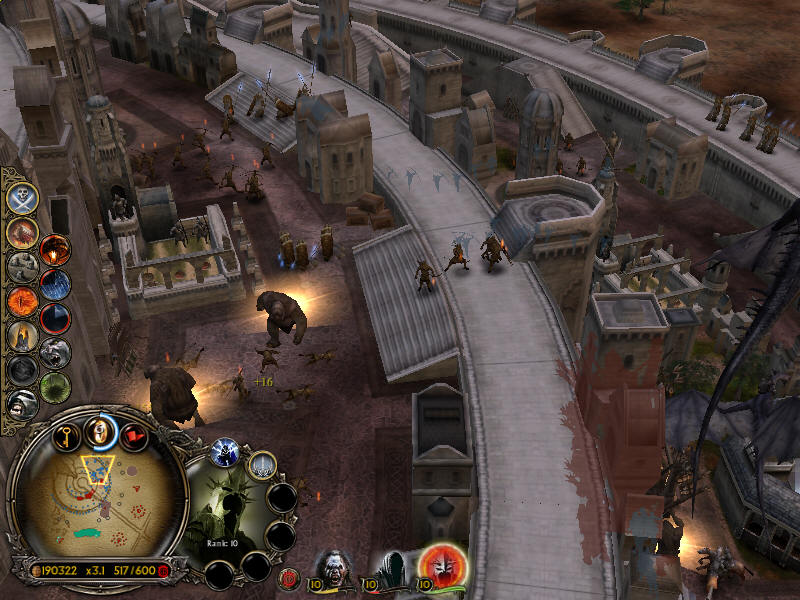800x600 pixels.
Task: Use the white crown hero ability
Action: [262, 464]
